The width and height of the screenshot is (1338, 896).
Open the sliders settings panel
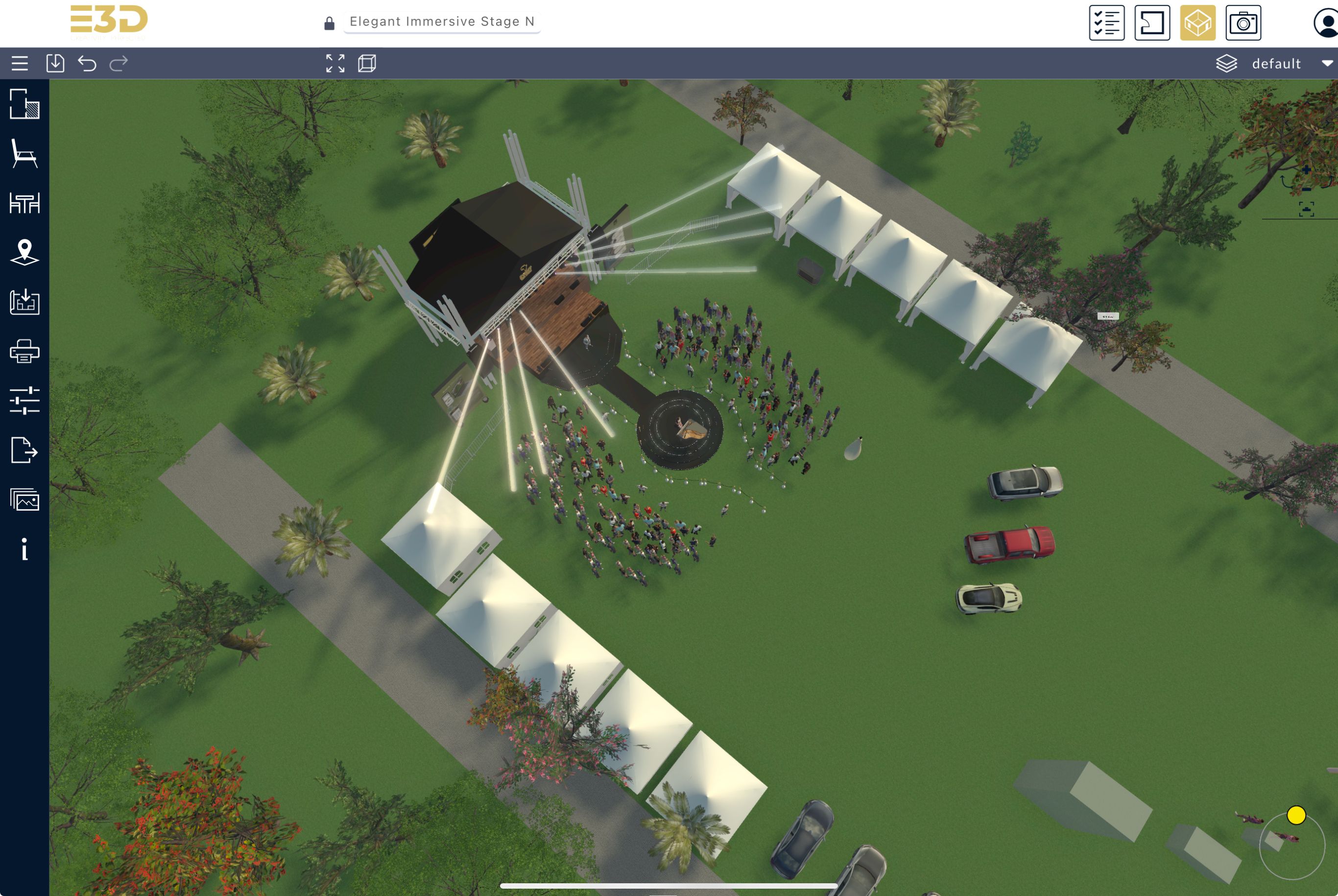click(x=24, y=400)
